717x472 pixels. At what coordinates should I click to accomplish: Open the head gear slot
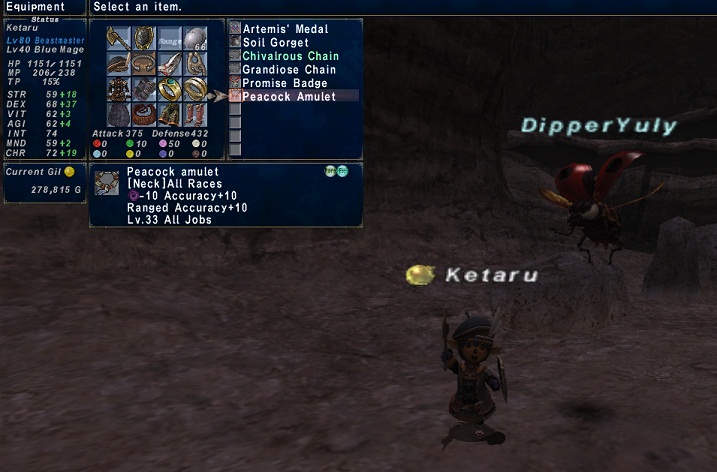[x=119, y=63]
